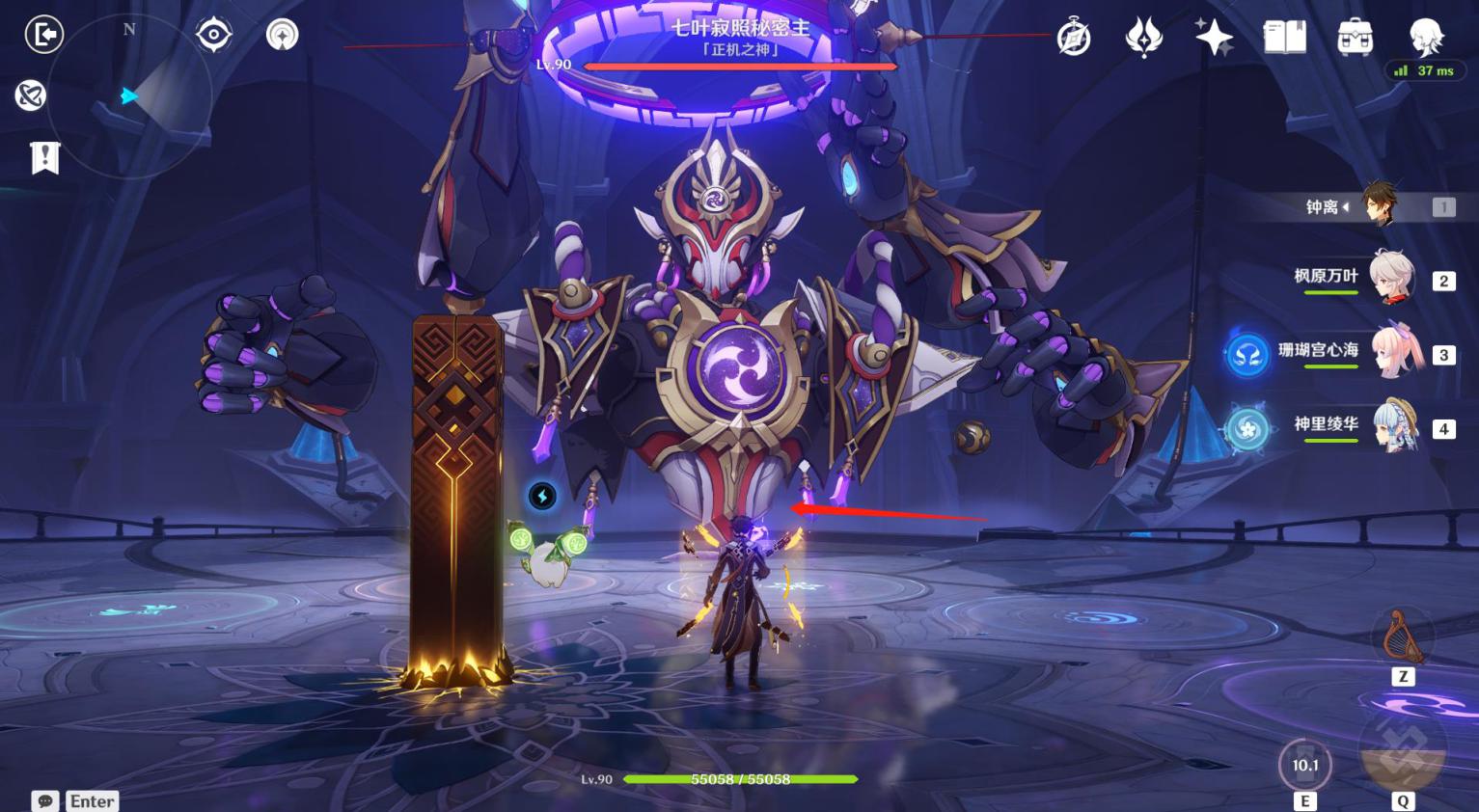Image resolution: width=1479 pixels, height=812 pixels.
Task: Click the winged flame icon in top bar
Action: [1143, 38]
